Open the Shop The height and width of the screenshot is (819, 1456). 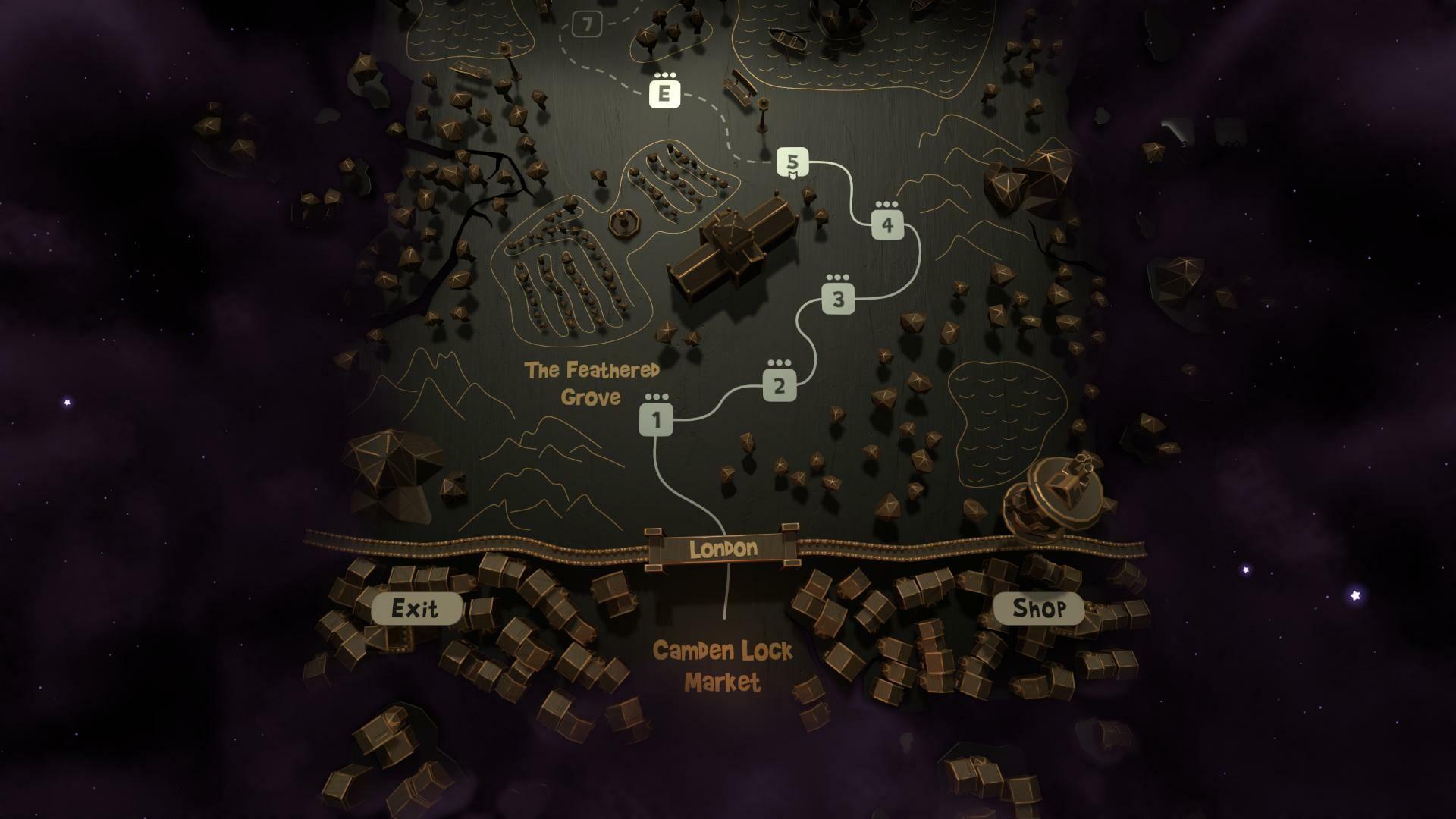coord(1038,608)
